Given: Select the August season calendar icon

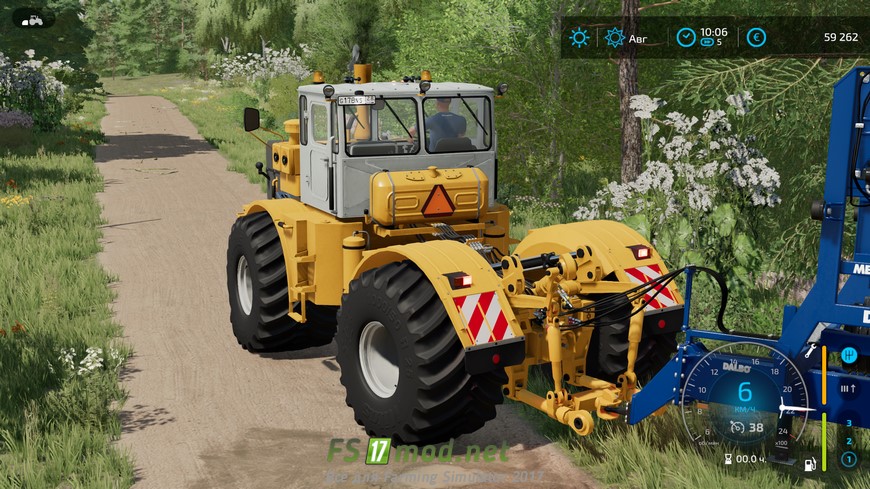Looking at the screenshot, I should pos(615,38).
